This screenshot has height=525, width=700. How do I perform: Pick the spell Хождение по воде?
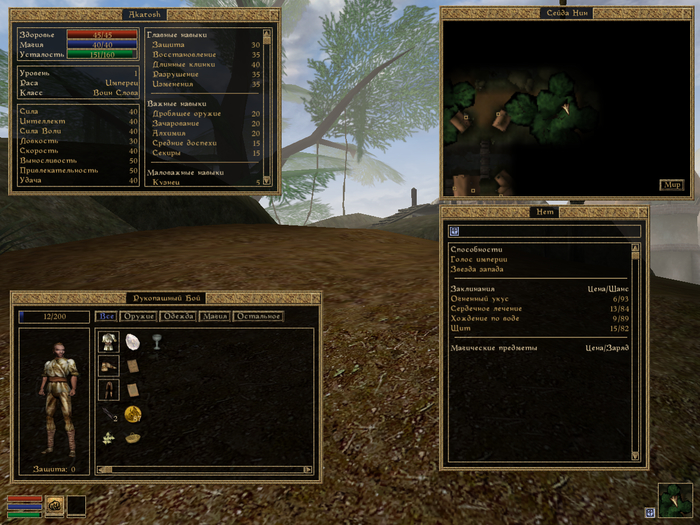click(483, 319)
